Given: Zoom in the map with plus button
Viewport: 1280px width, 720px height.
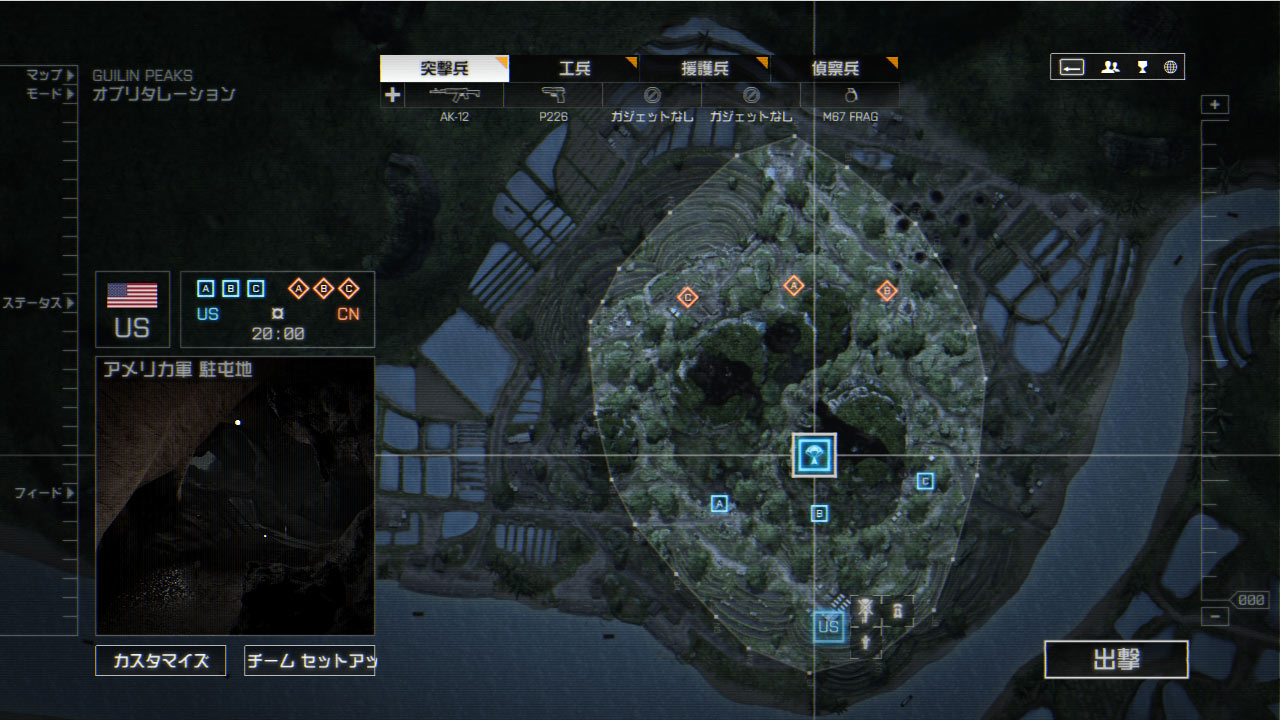Looking at the screenshot, I should pyautogui.click(x=1215, y=105).
